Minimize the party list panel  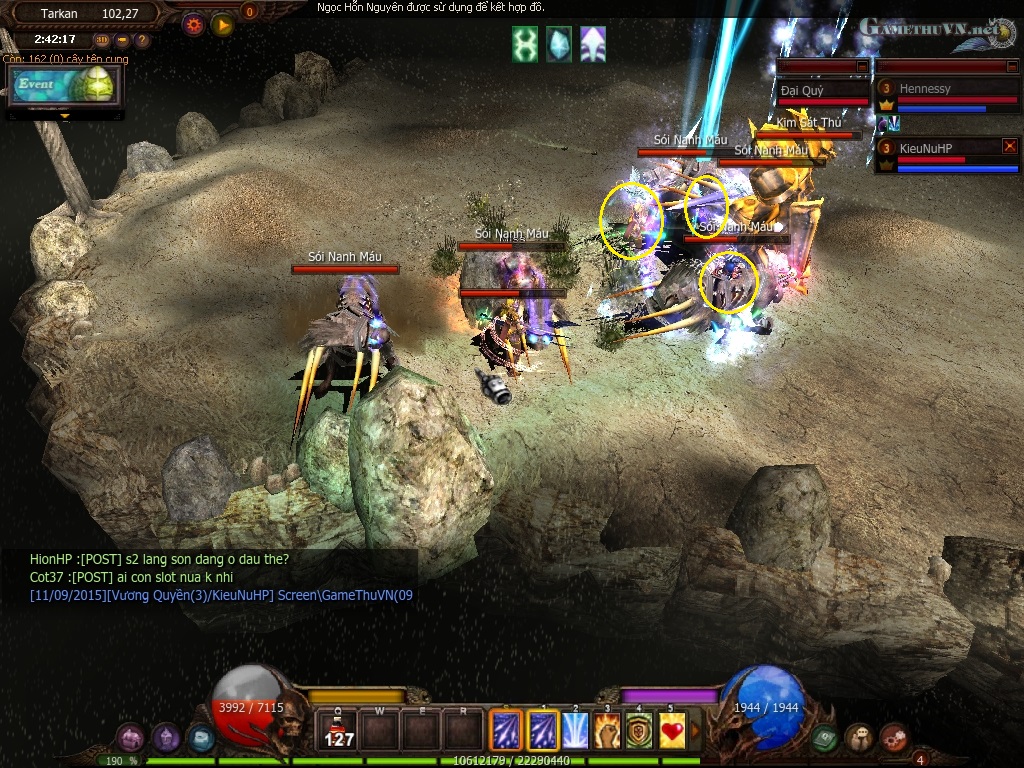click(1012, 66)
